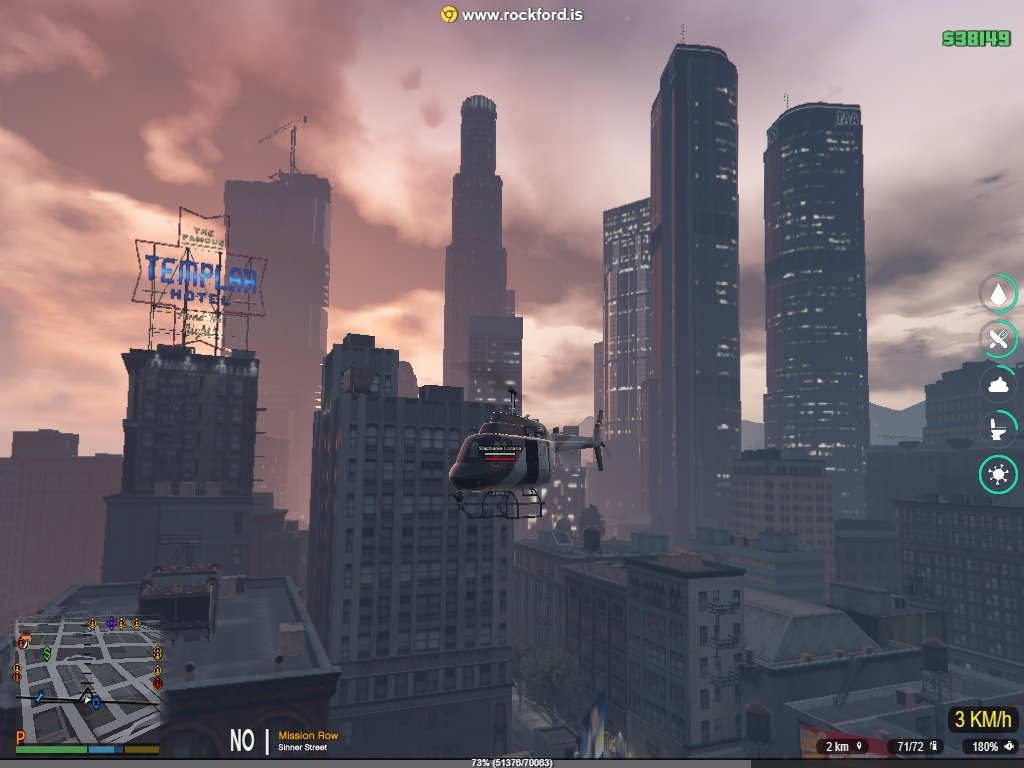Select the purple marker on the minimap

[x=110, y=624]
